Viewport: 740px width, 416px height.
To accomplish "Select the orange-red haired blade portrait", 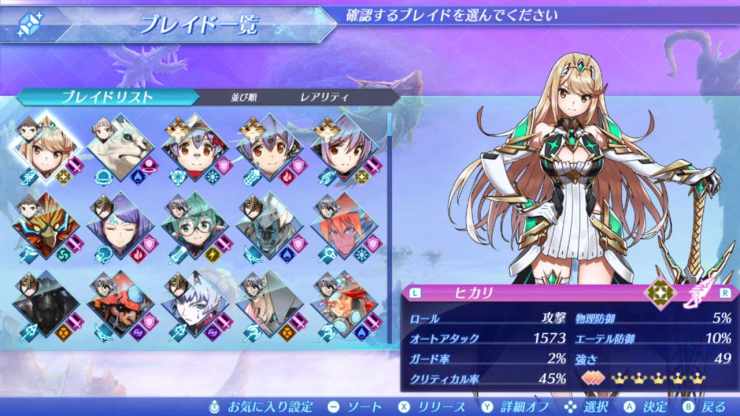I will pos(339,224).
